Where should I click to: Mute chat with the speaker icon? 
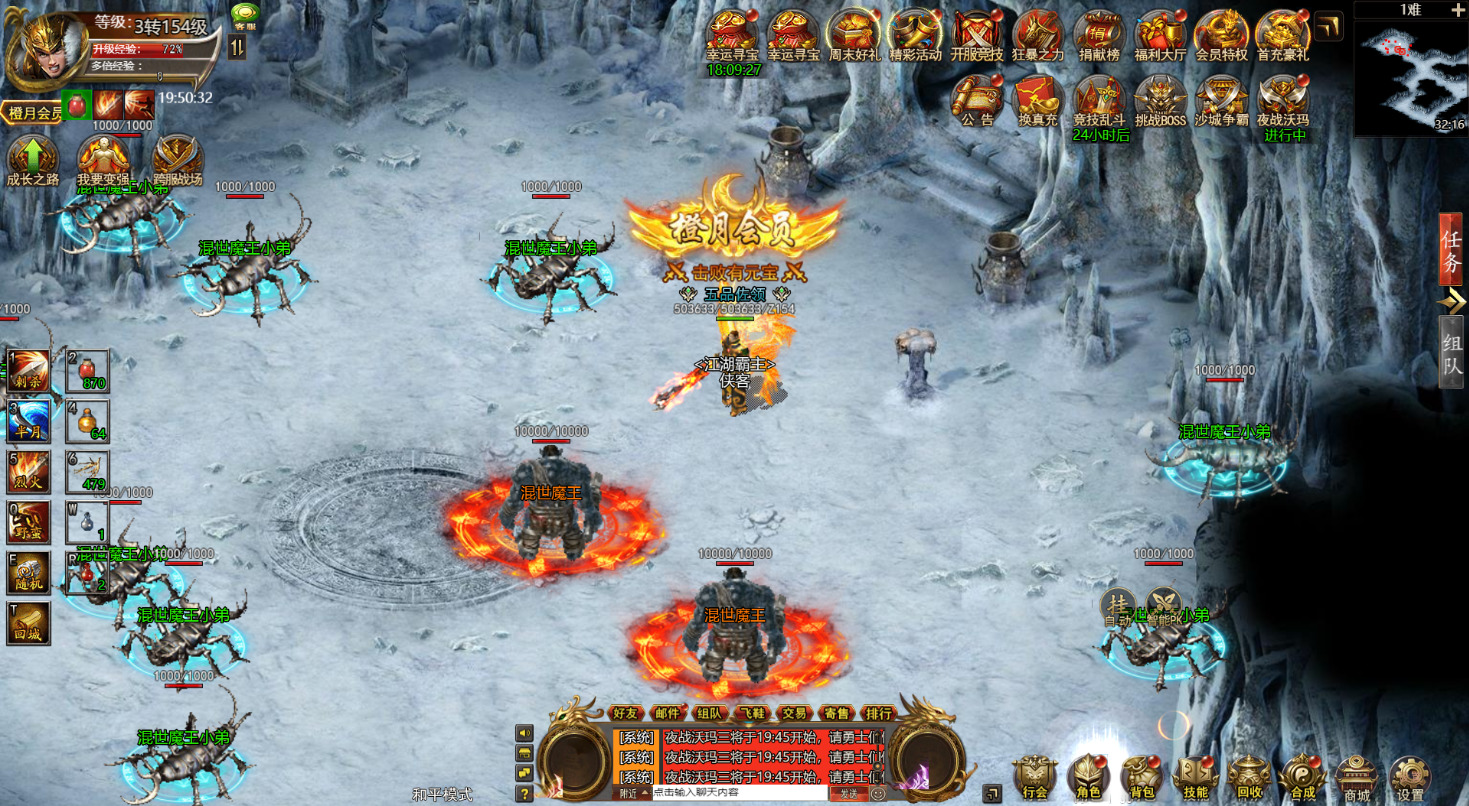[x=523, y=733]
